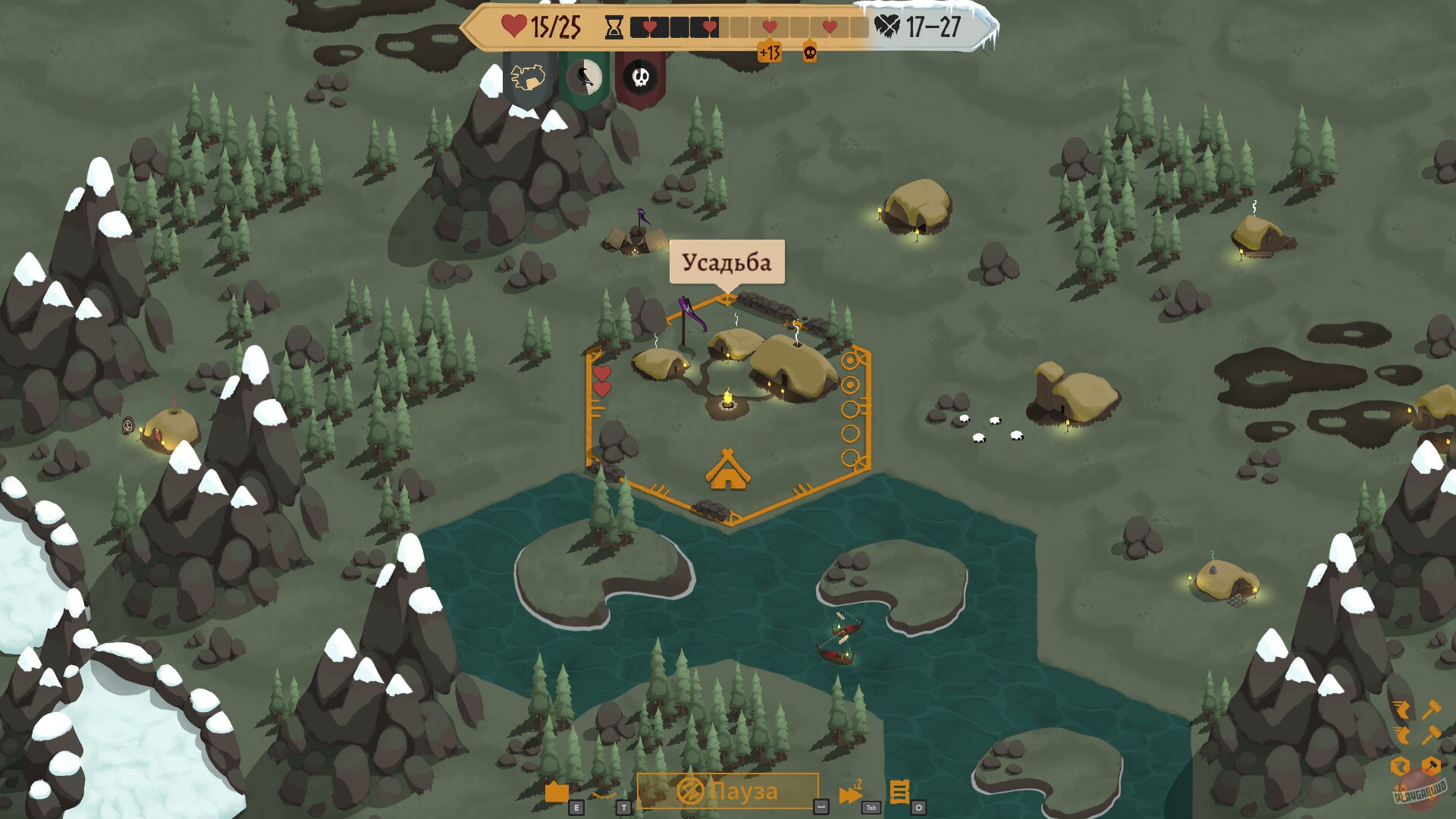This screenshot has height=819, width=1456.
Task: Select the filled top circle on the homestead hex
Action: 849,359
